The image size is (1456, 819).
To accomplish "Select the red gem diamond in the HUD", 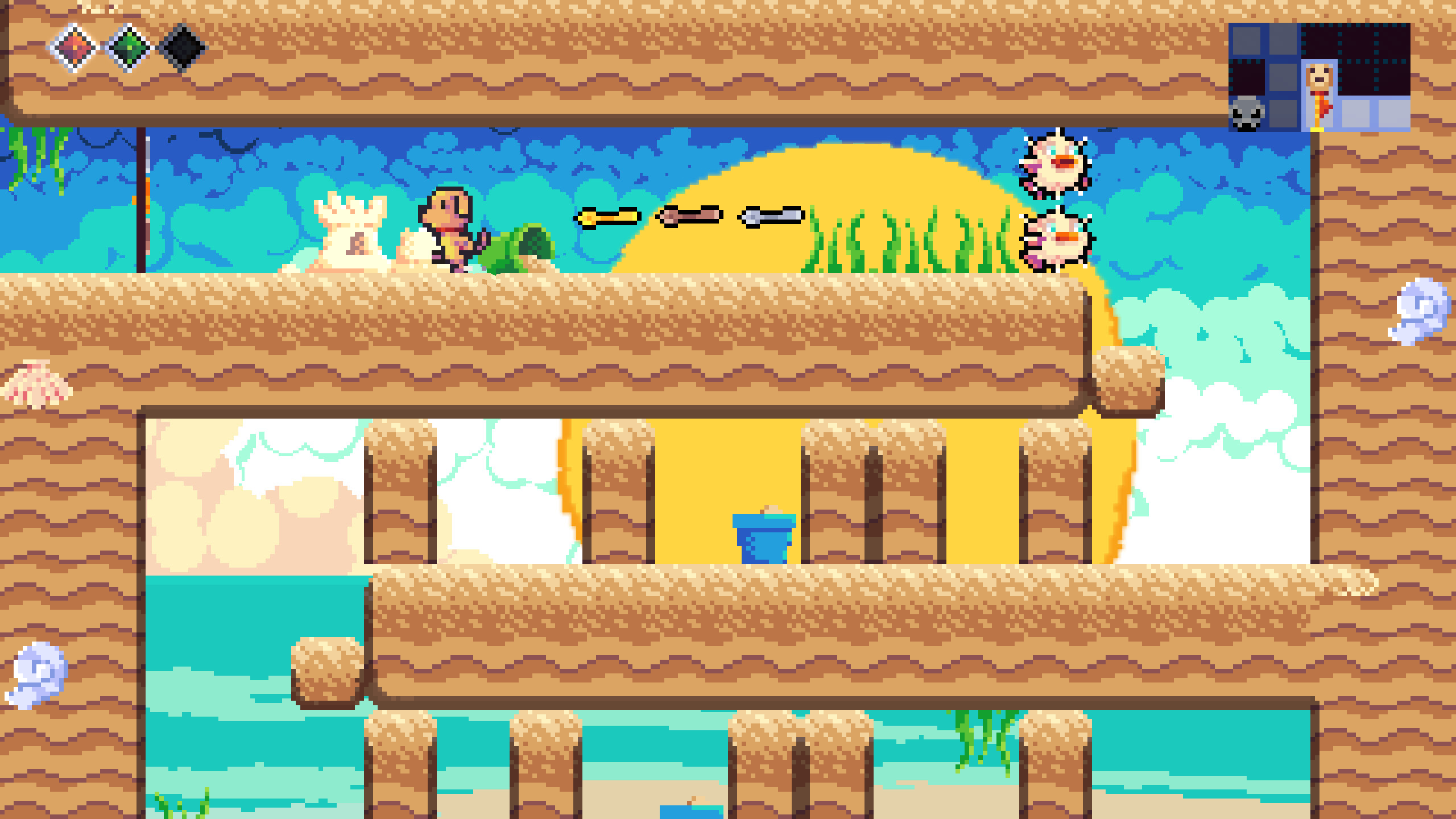I will pyautogui.click(x=74, y=50).
